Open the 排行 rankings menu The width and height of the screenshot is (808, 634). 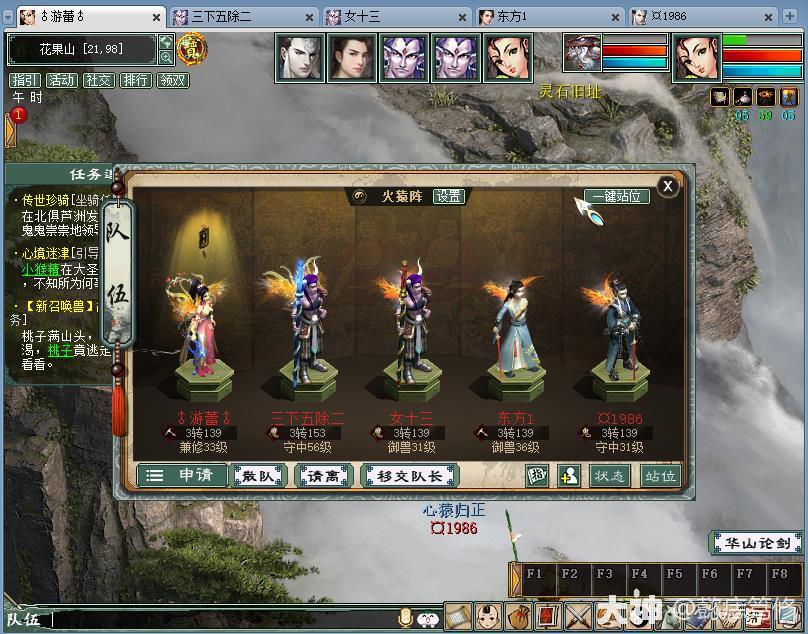coord(135,80)
